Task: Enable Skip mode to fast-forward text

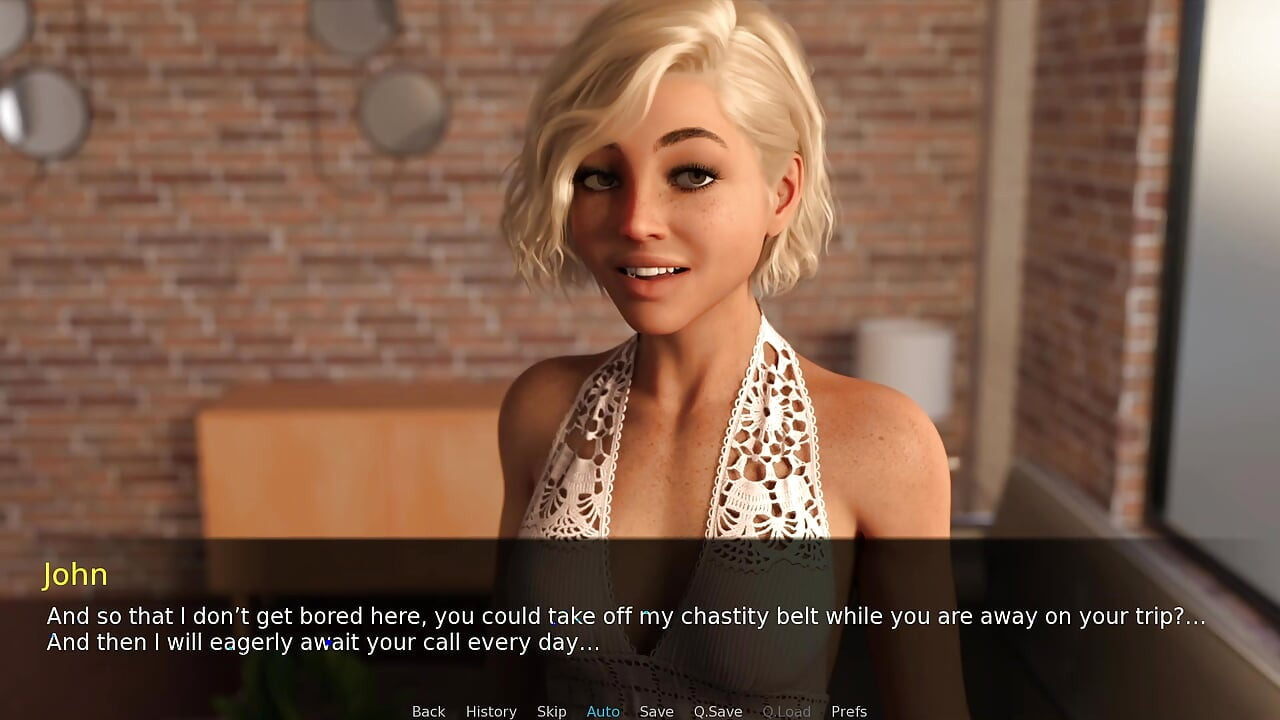Action: click(551, 711)
